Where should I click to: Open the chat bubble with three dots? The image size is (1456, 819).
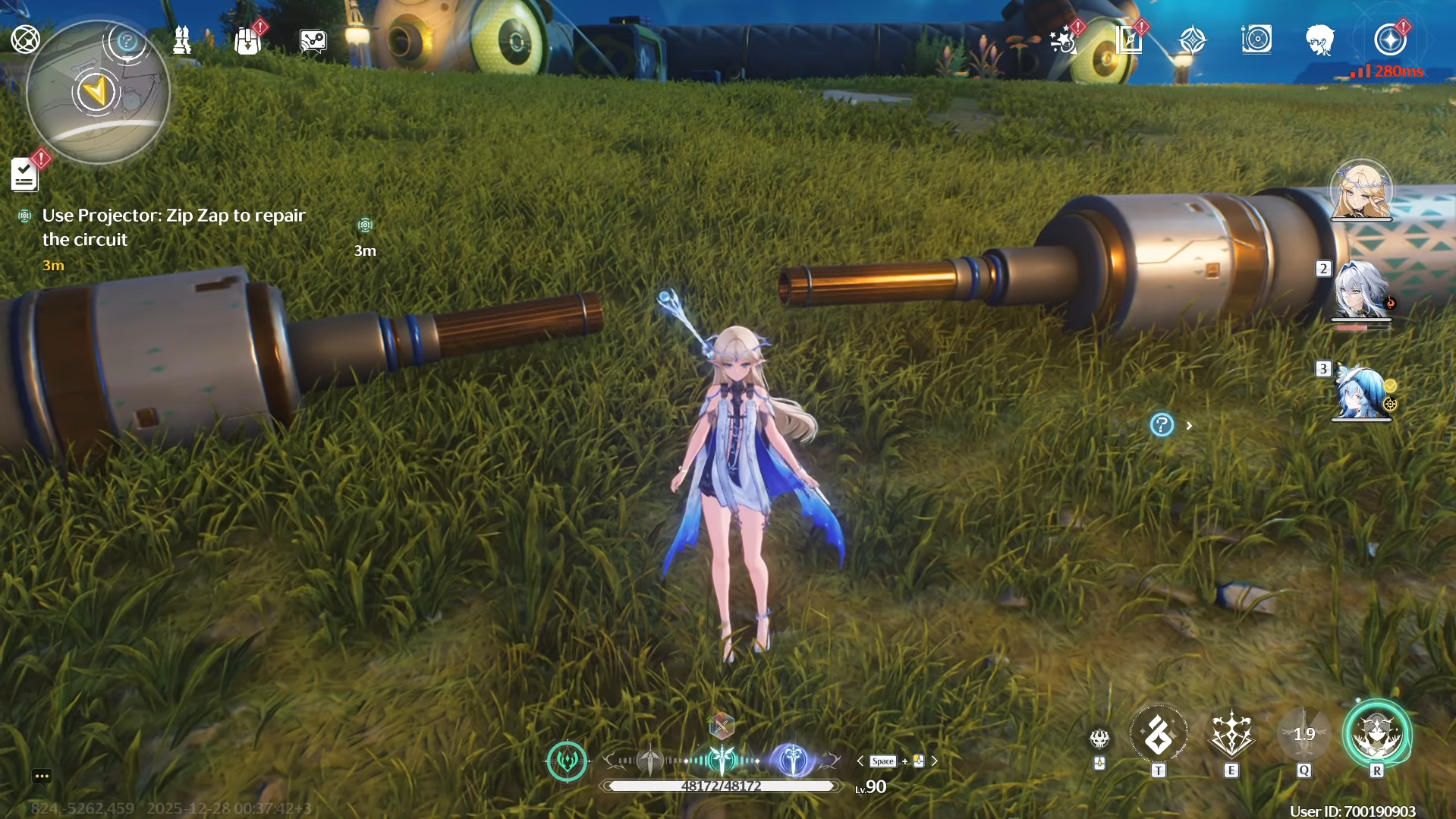(x=42, y=776)
